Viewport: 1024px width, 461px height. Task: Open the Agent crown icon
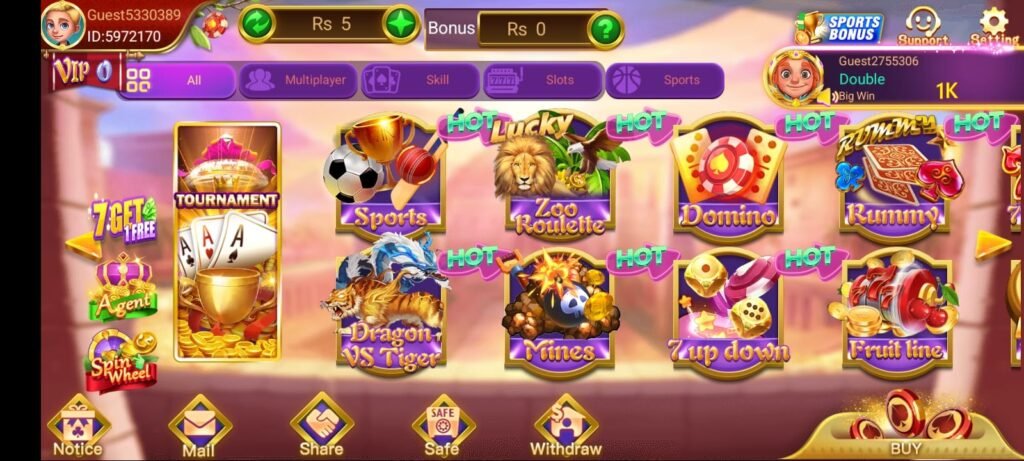pyautogui.click(x=123, y=286)
